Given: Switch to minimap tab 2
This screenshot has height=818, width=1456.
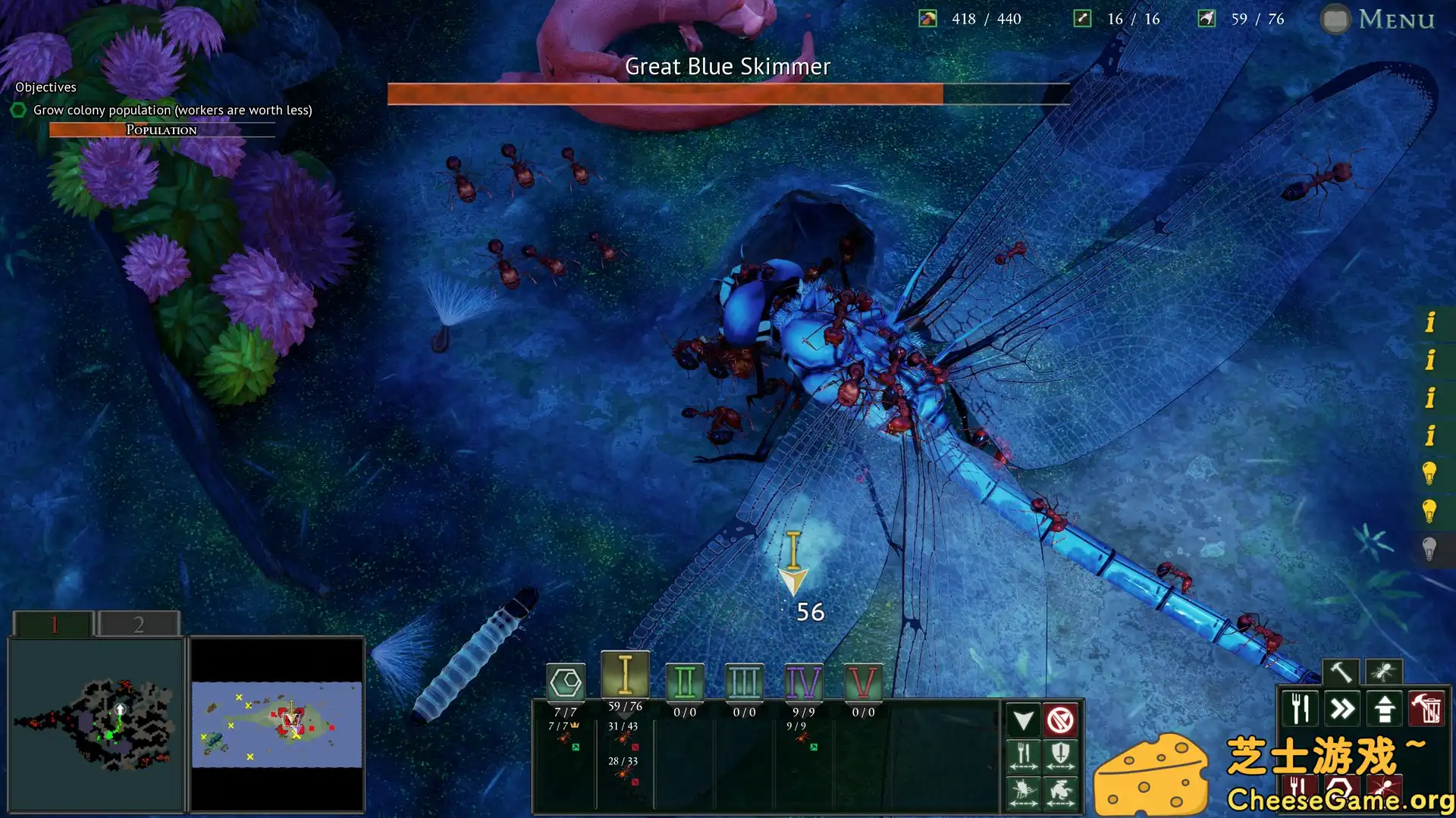Looking at the screenshot, I should click(139, 624).
